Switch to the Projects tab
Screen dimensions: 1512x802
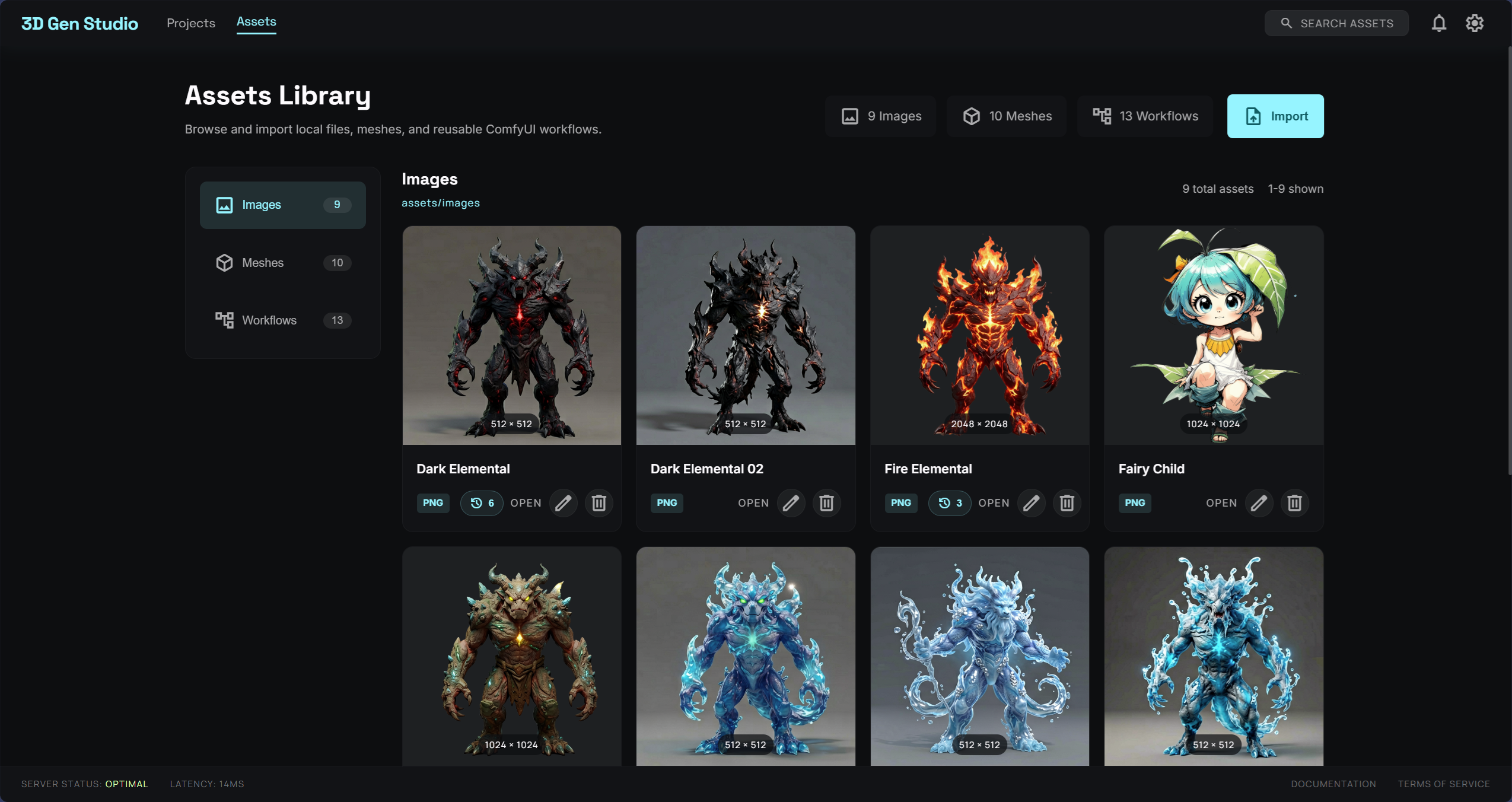[190, 23]
